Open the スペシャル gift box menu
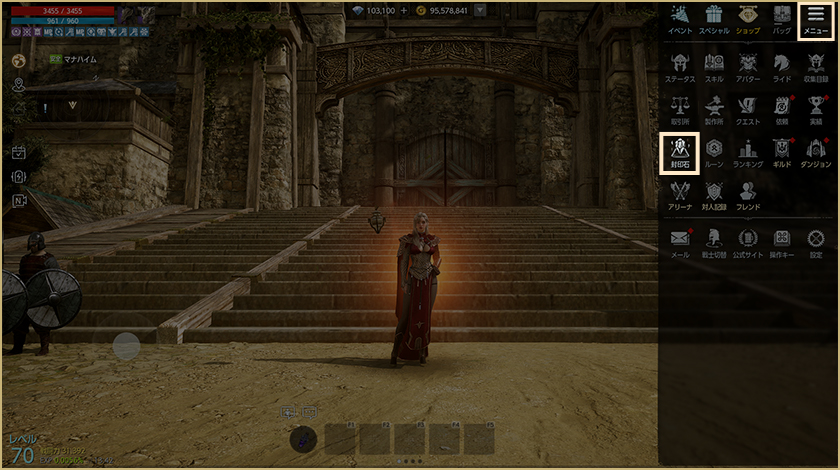 714,20
